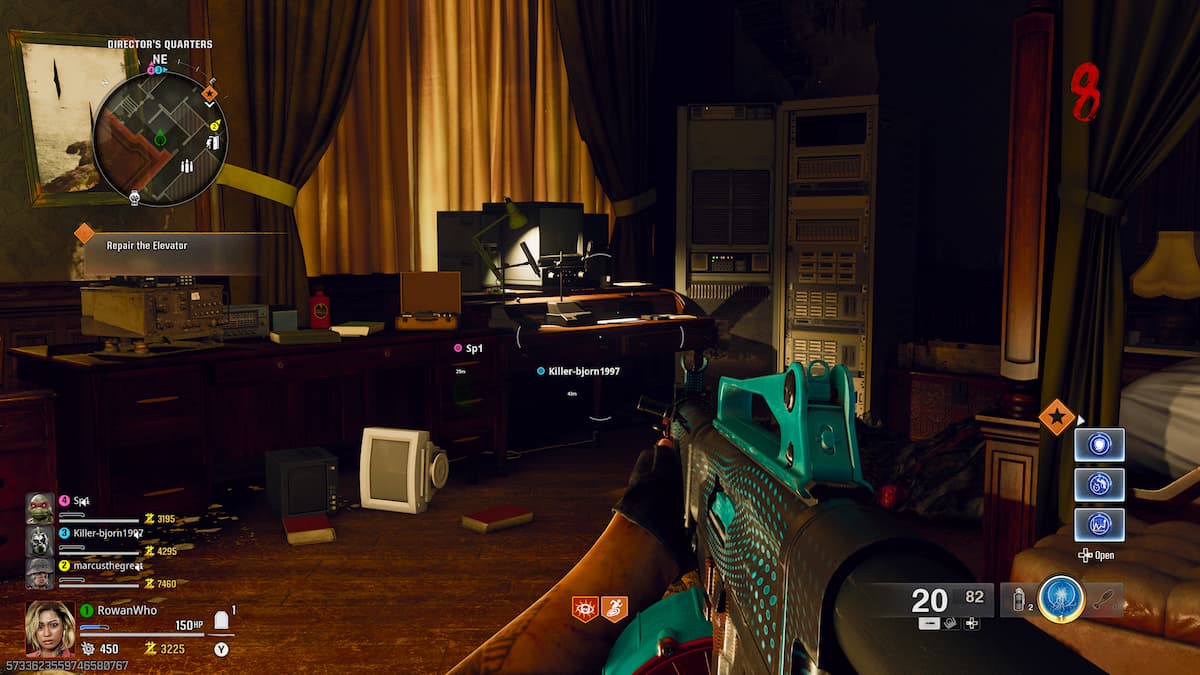The width and height of the screenshot is (1200, 675).
Task: Click the gravestone self-revive icon
Action: point(222,621)
